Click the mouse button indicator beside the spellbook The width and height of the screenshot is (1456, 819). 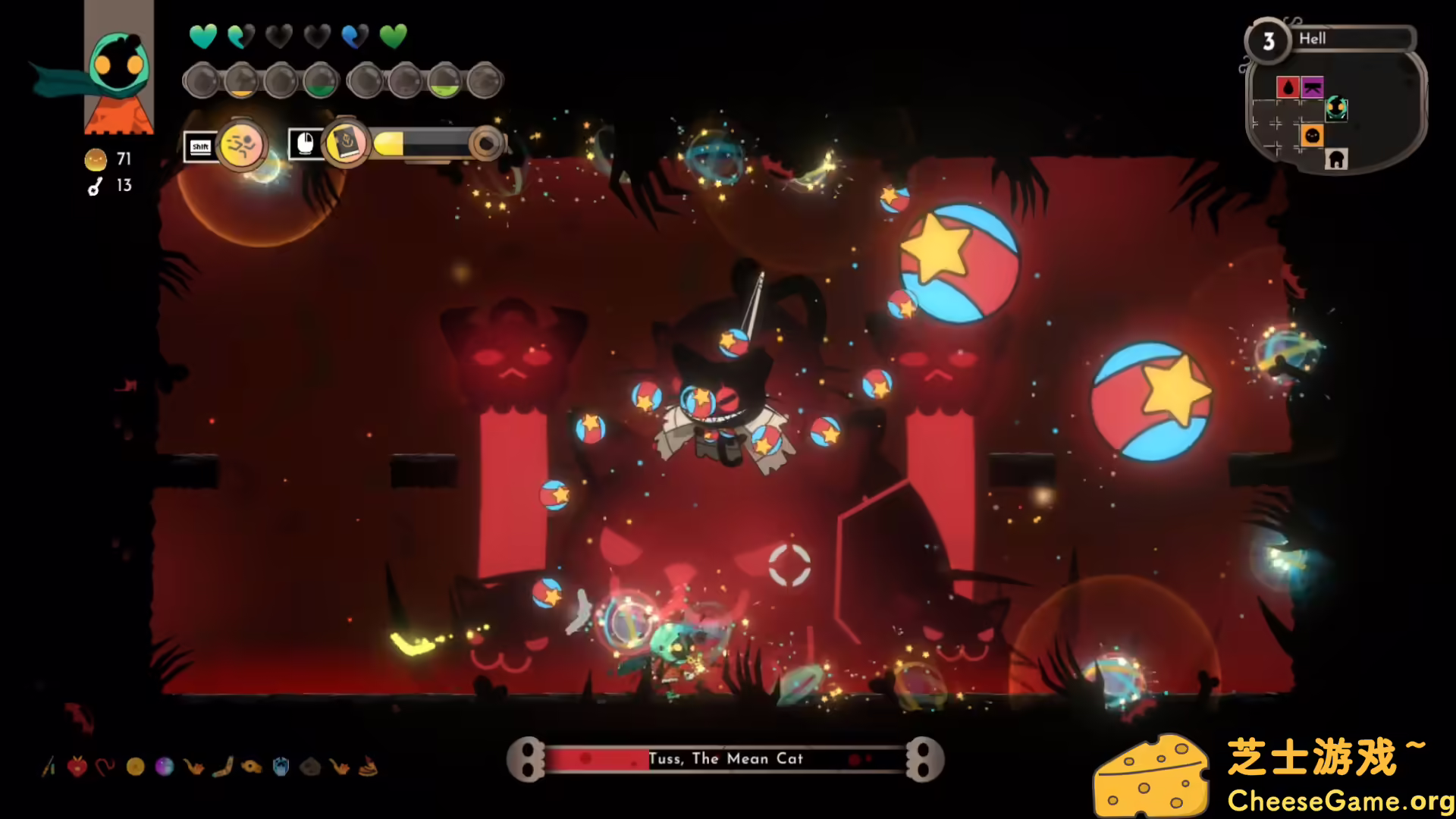pyautogui.click(x=304, y=143)
